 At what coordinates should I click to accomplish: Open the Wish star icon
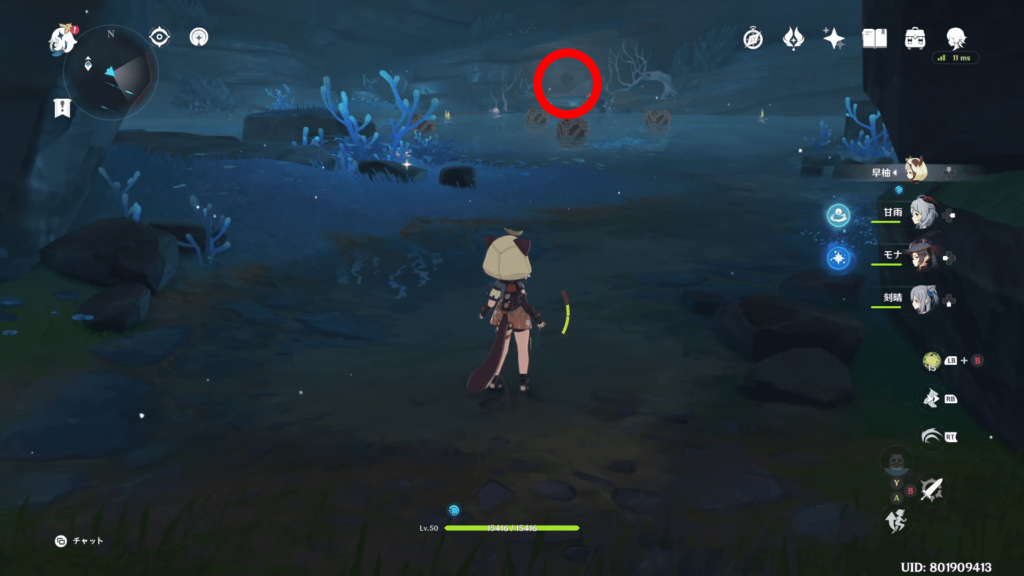pos(833,38)
